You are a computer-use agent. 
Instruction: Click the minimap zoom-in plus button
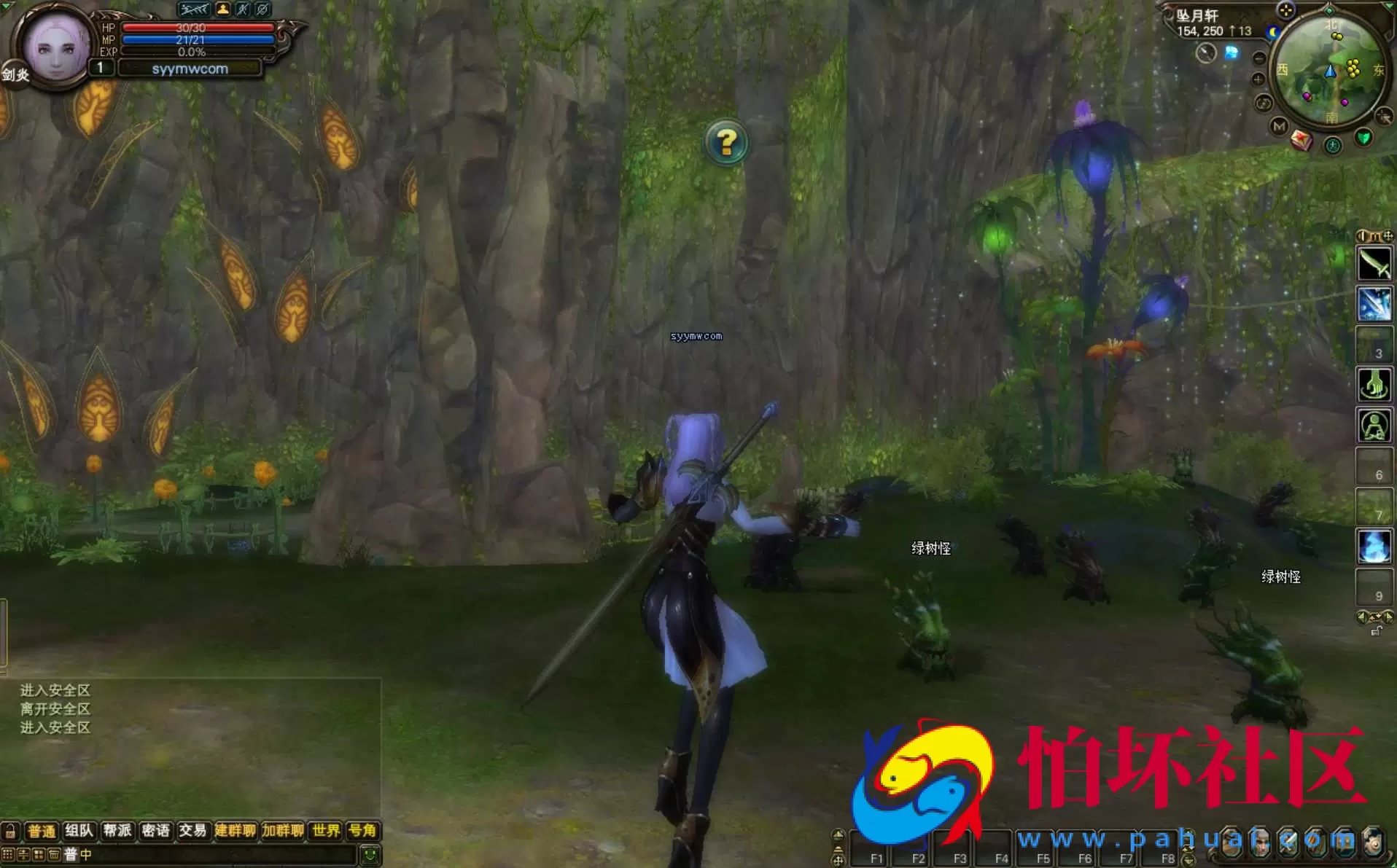(1258, 79)
